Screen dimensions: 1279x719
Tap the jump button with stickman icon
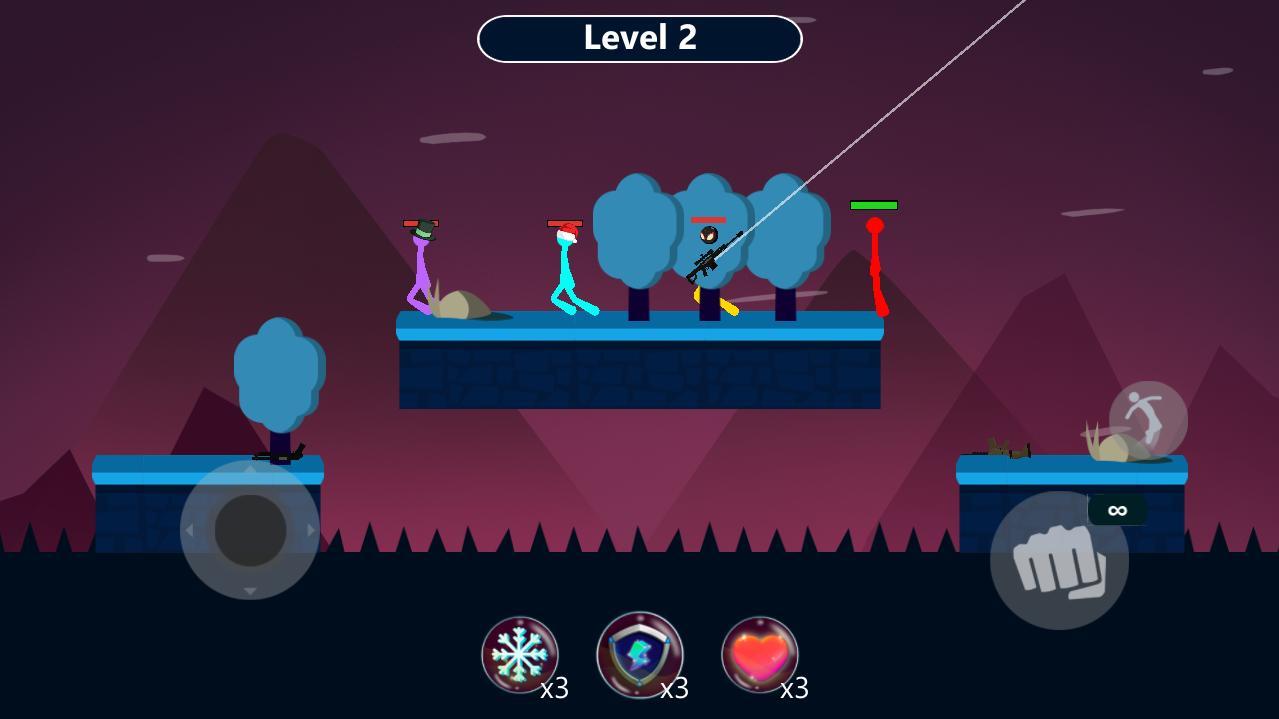1148,421
